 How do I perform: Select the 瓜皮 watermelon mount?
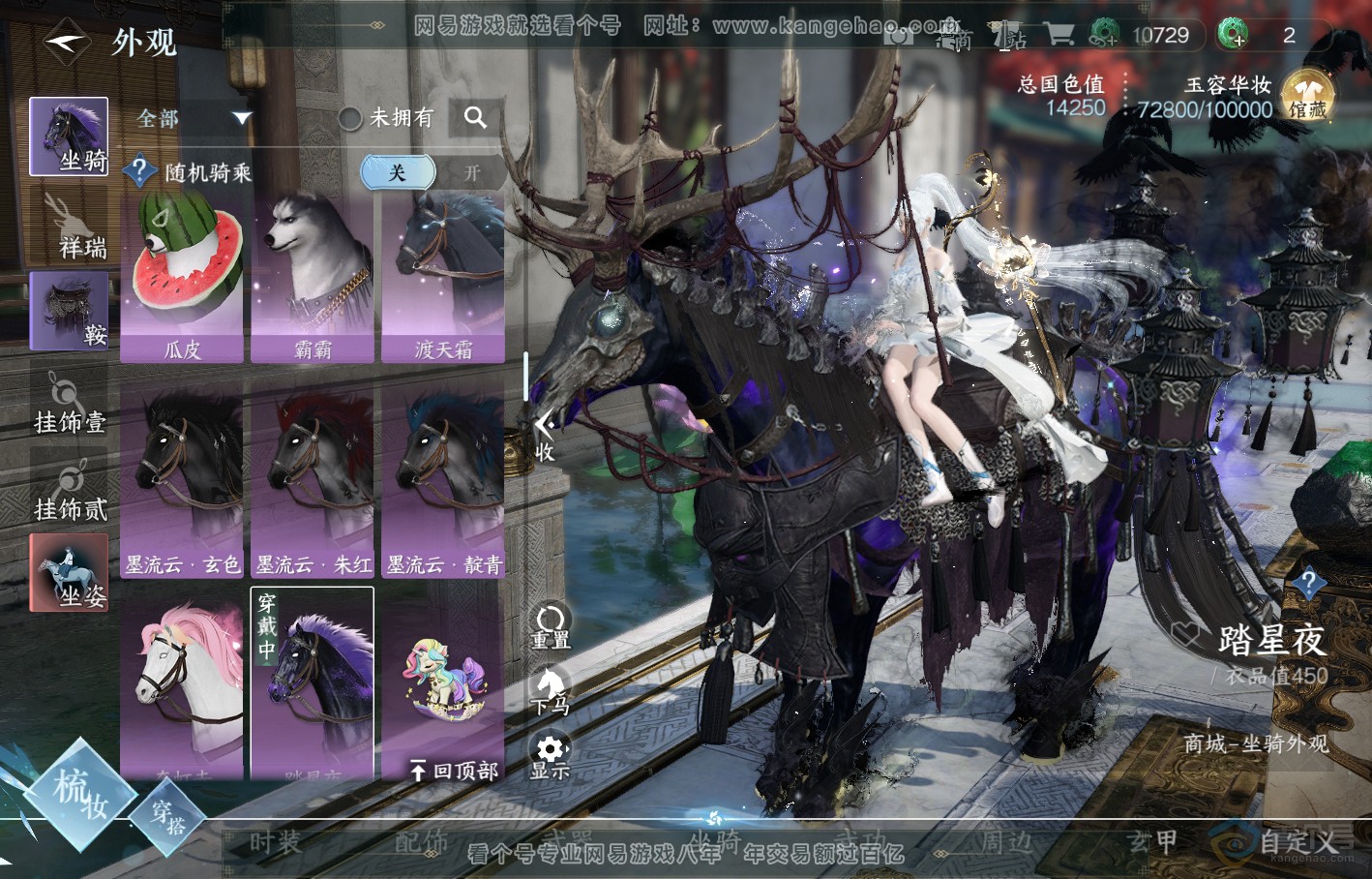pos(182,275)
